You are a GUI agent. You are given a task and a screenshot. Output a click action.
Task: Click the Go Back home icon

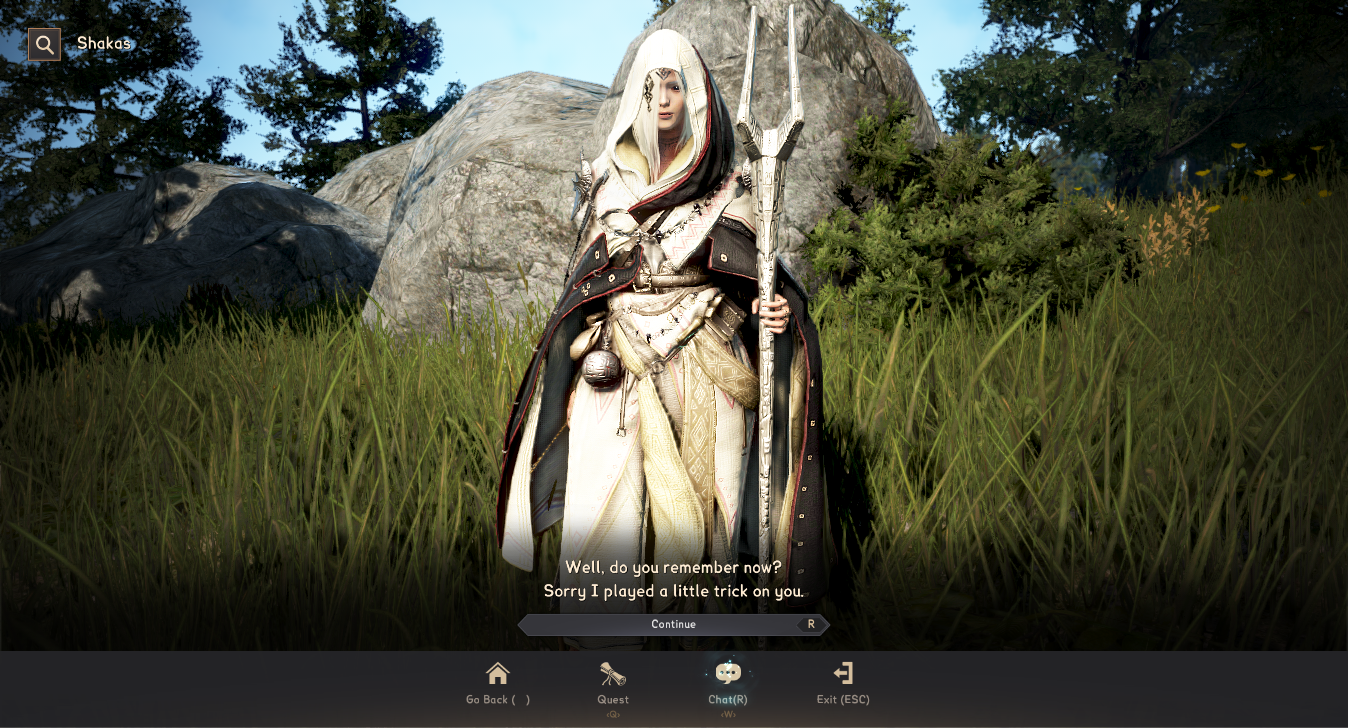click(x=498, y=672)
